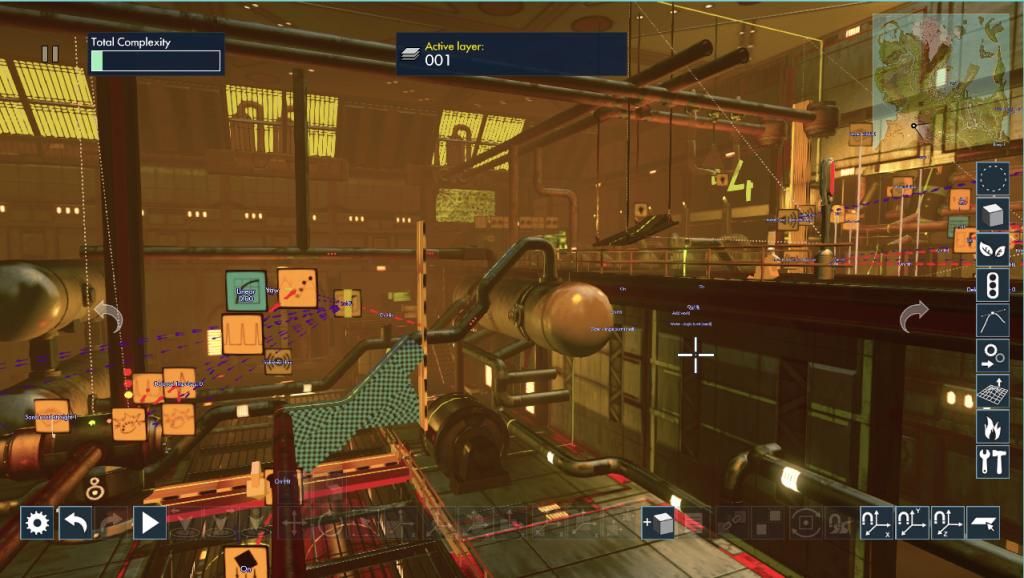Undo the last action
The width and height of the screenshot is (1024, 578).
click(x=75, y=523)
